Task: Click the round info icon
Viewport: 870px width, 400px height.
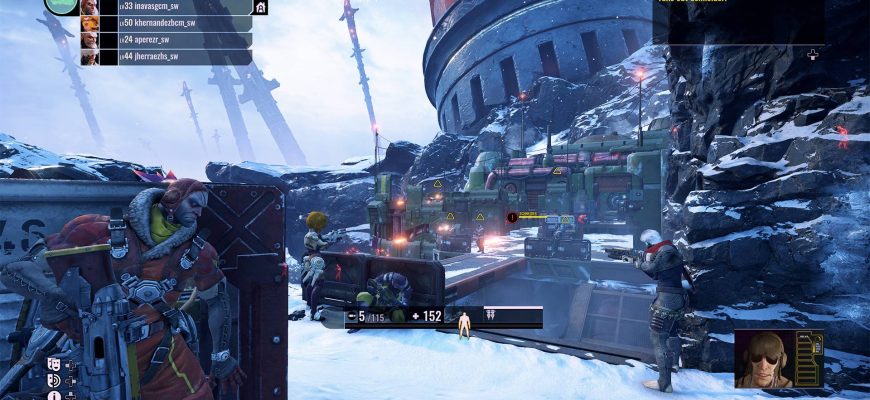Action: click(54, 395)
